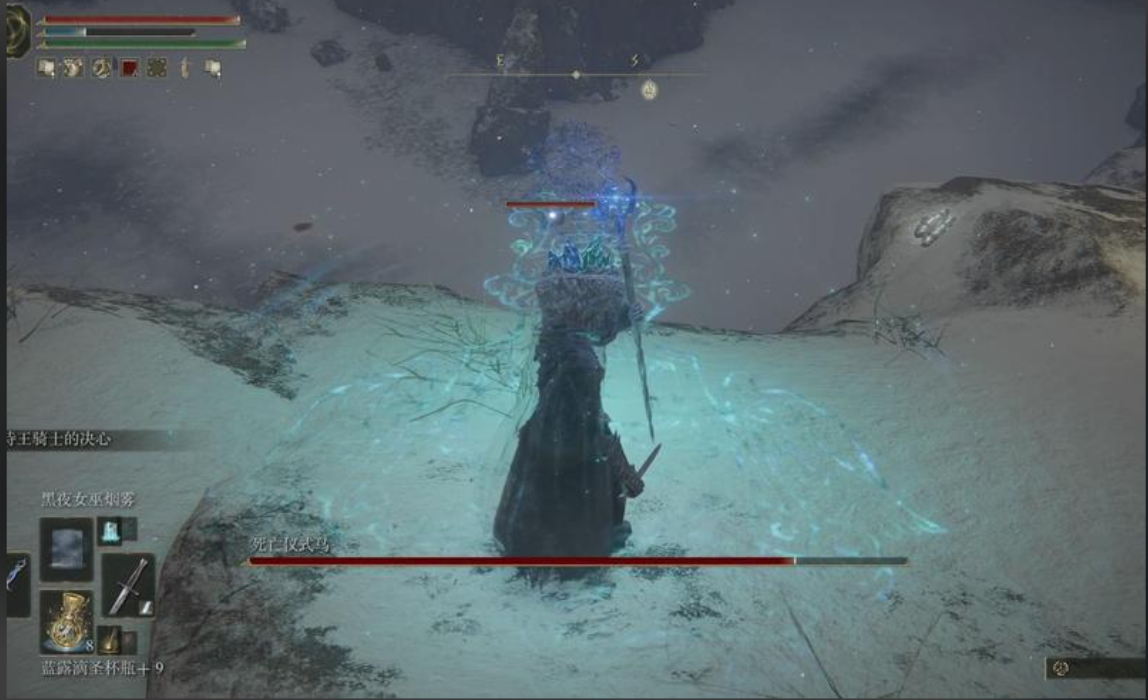
Task: Click the golden site-of-grace marker on the compass
Action: pos(649,89)
